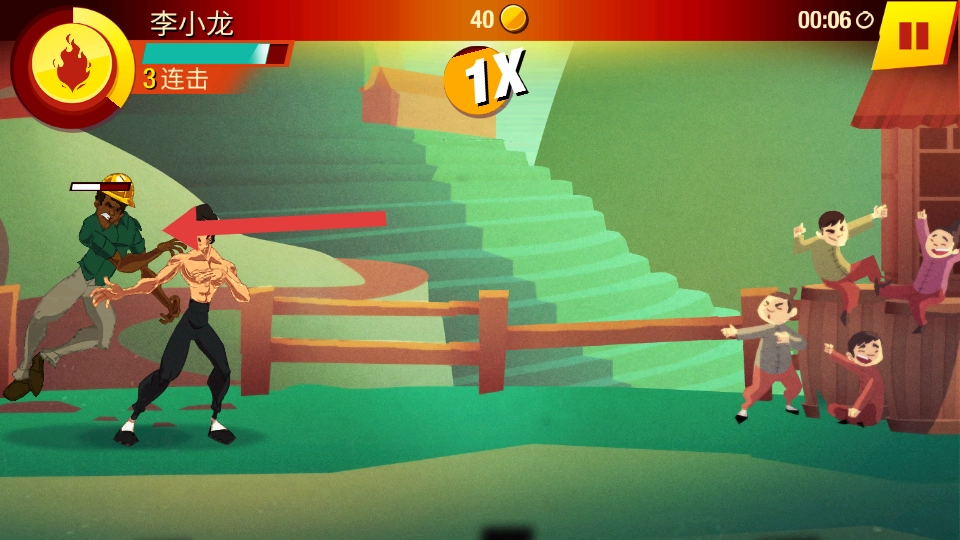960x540 pixels.
Task: Activate the flame fury special icon
Action: click(x=71, y=65)
